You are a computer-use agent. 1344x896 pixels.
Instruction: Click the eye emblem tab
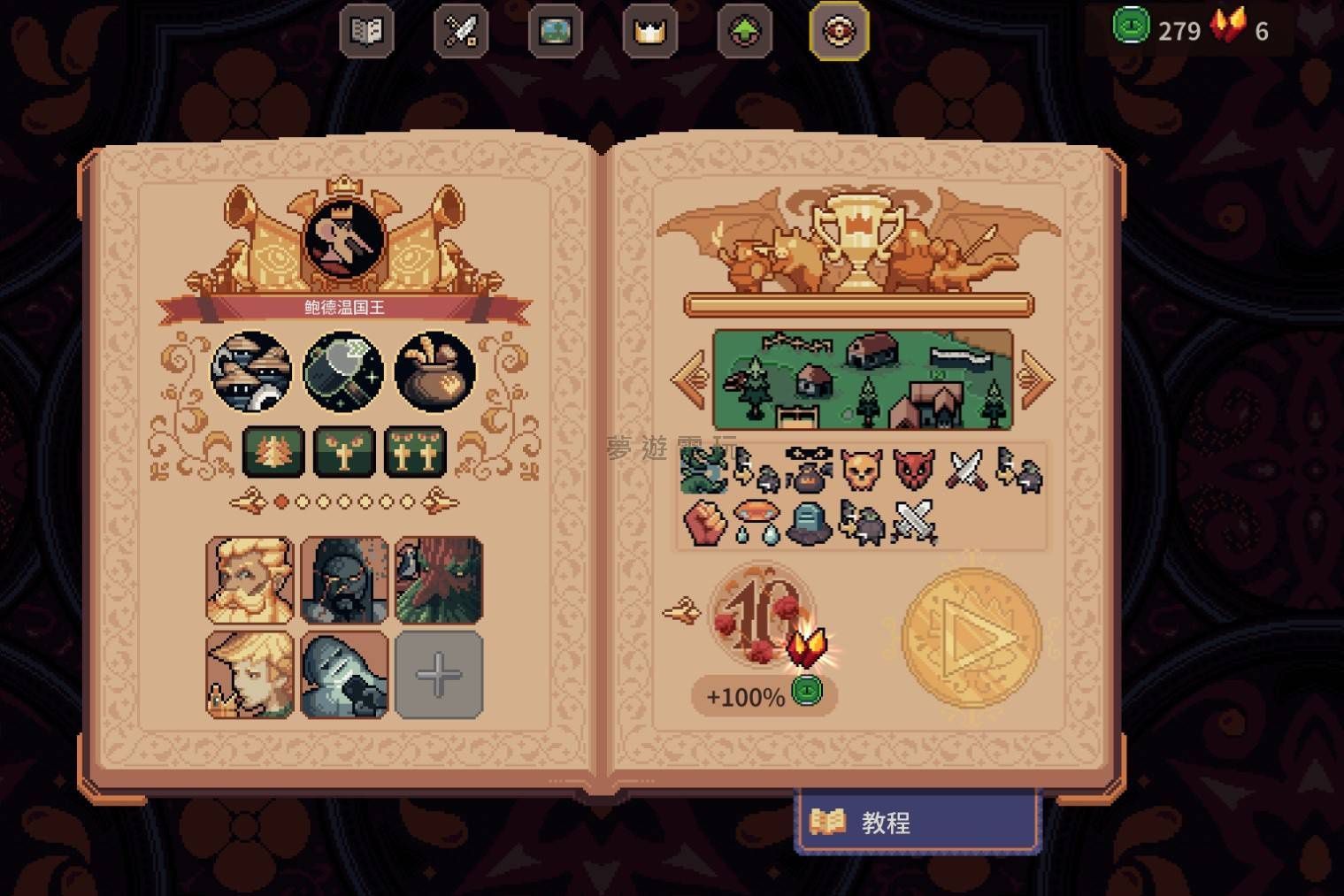839,33
